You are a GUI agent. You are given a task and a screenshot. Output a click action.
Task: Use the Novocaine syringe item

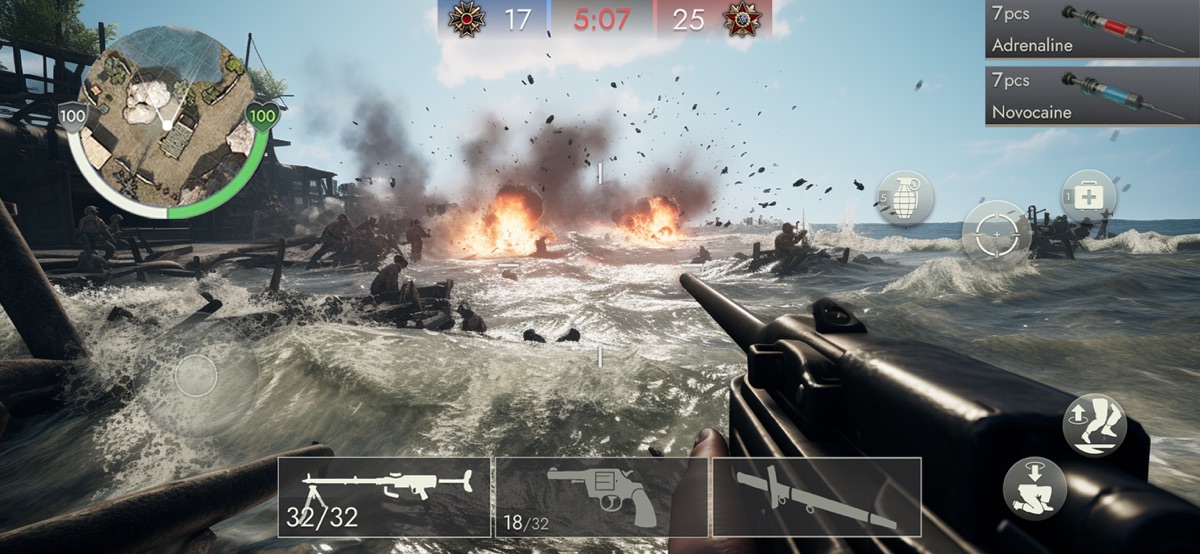1091,96
